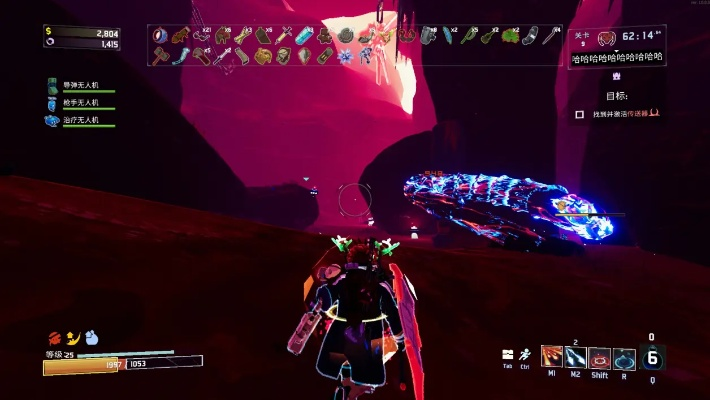Select the 枪手无人机 ally entry
This screenshot has height=400, width=710.
(x=80, y=103)
